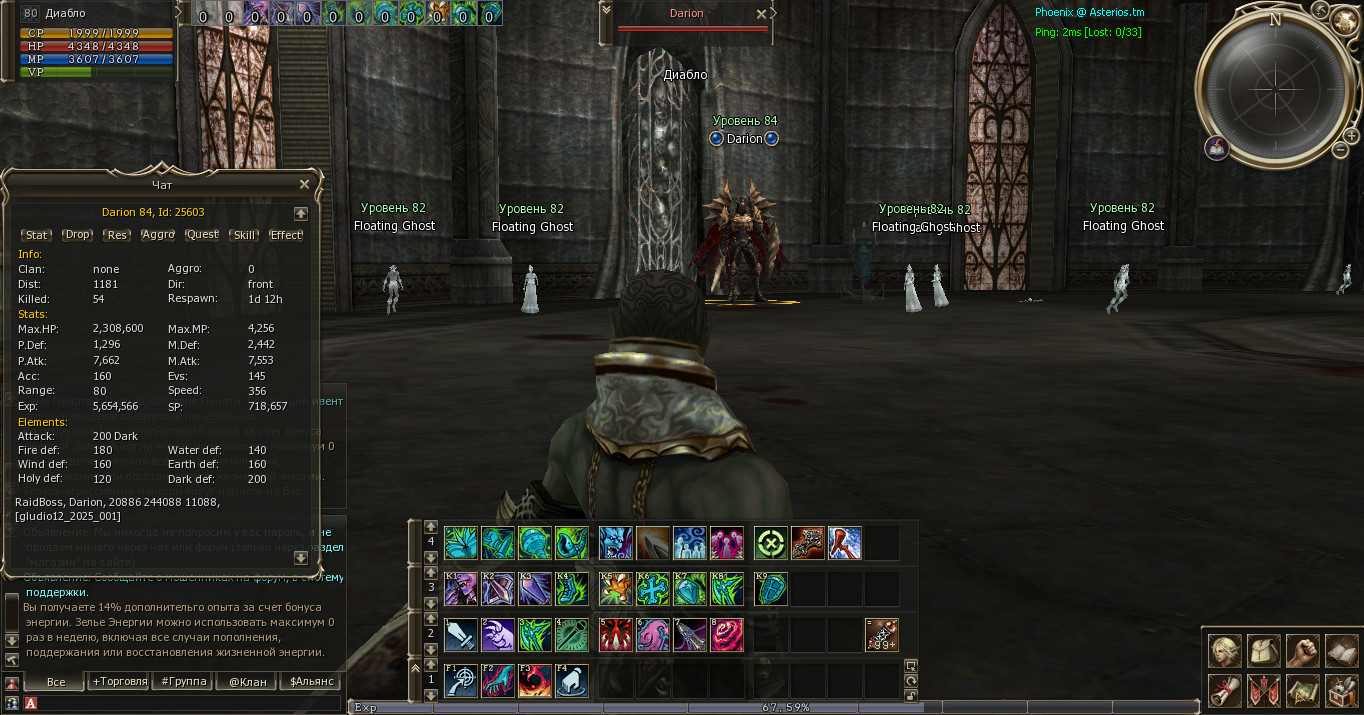The width and height of the screenshot is (1364, 715).
Task: Close the Чат info window
Action: [x=304, y=185]
